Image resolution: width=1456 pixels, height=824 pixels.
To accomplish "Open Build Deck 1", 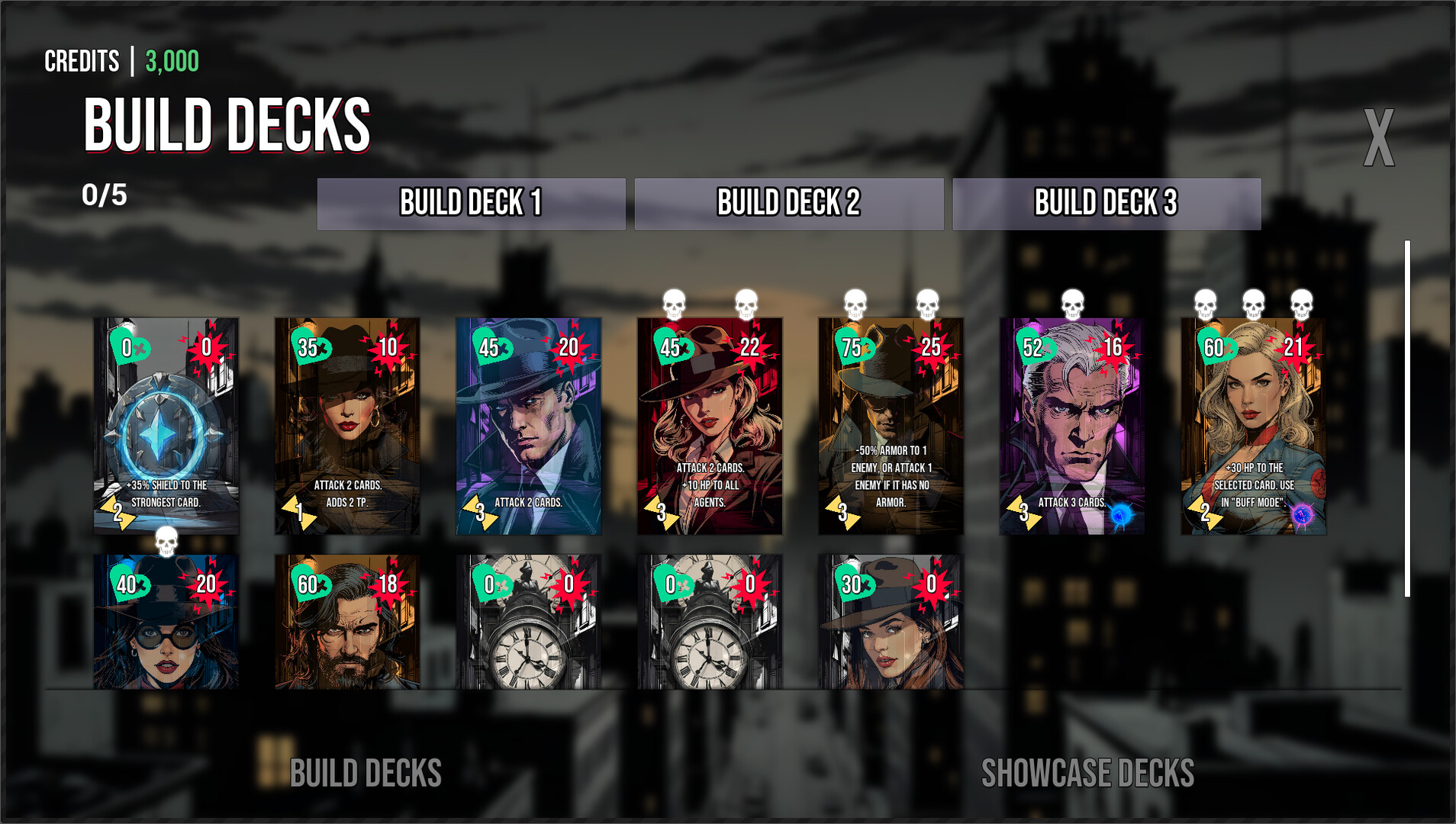I will [471, 204].
